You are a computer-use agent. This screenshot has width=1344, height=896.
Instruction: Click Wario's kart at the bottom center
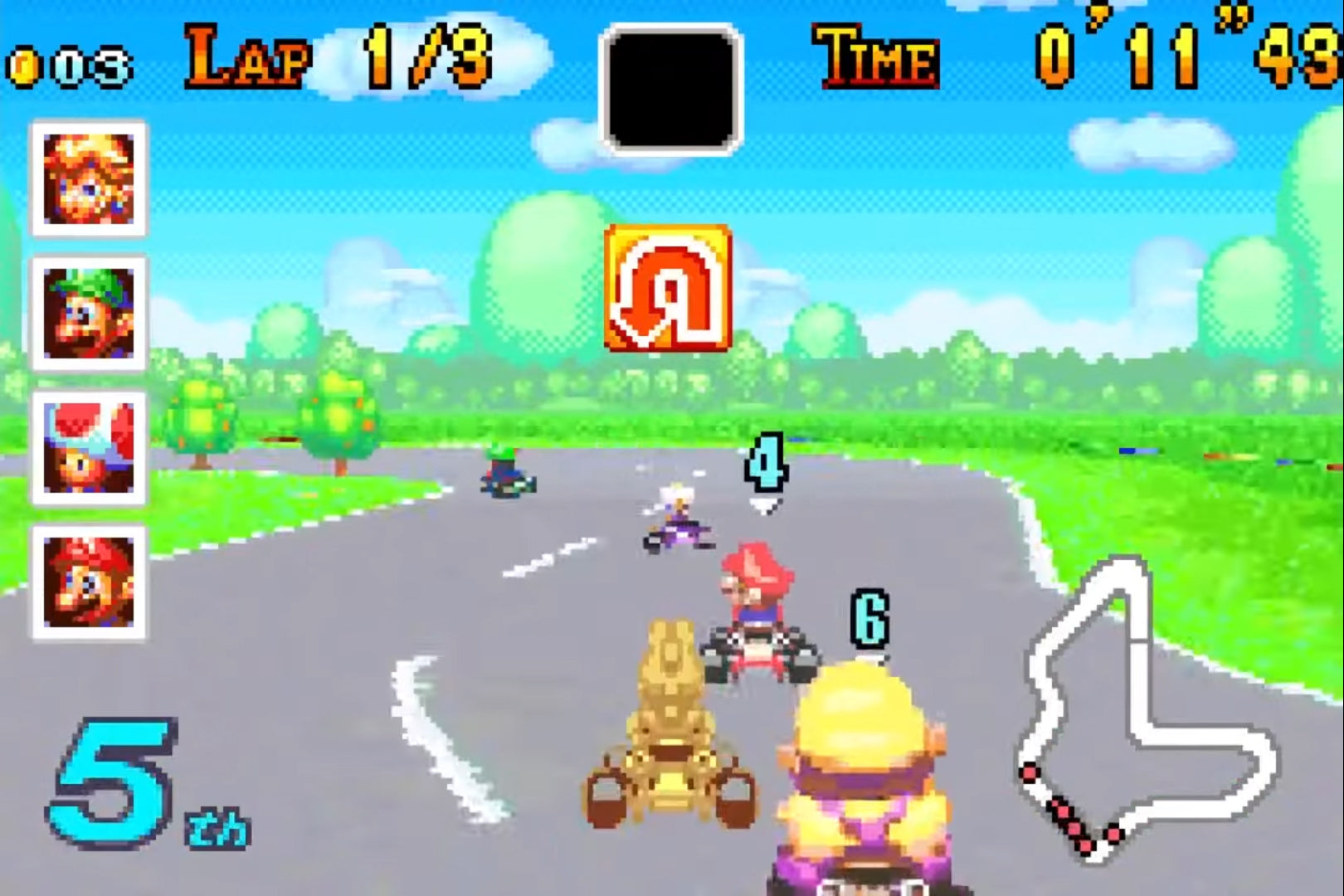(x=863, y=788)
